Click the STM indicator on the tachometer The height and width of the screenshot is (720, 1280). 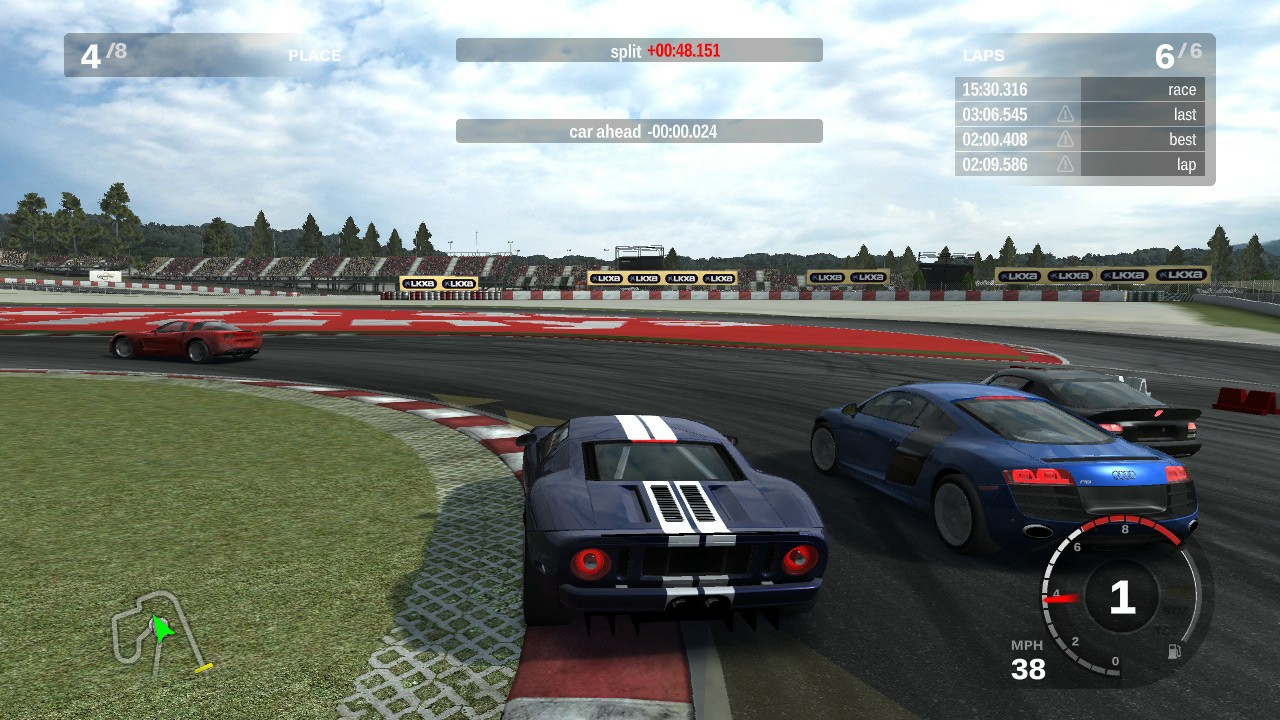click(x=1176, y=610)
